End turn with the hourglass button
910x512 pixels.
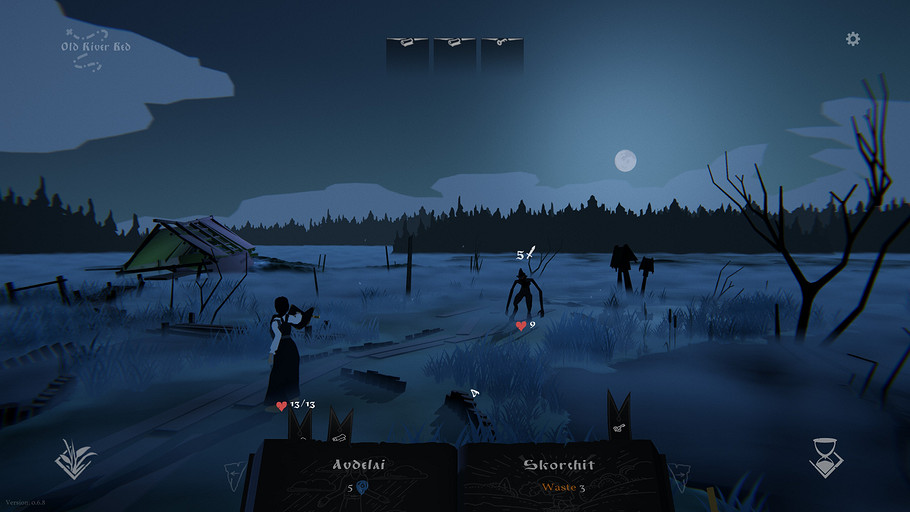[x=826, y=459]
